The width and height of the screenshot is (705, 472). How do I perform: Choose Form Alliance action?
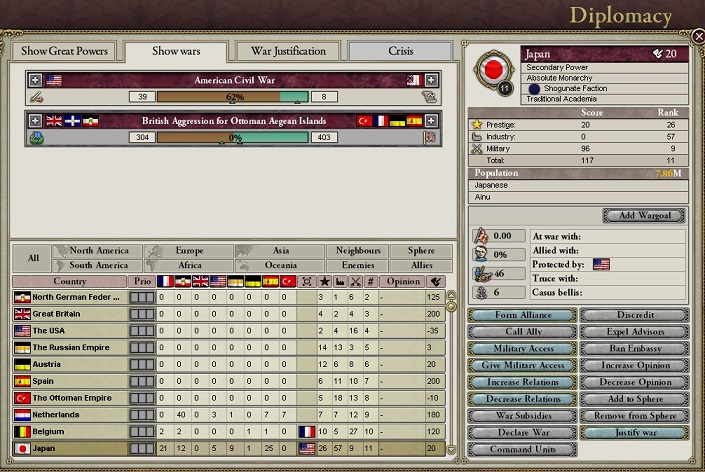523,315
